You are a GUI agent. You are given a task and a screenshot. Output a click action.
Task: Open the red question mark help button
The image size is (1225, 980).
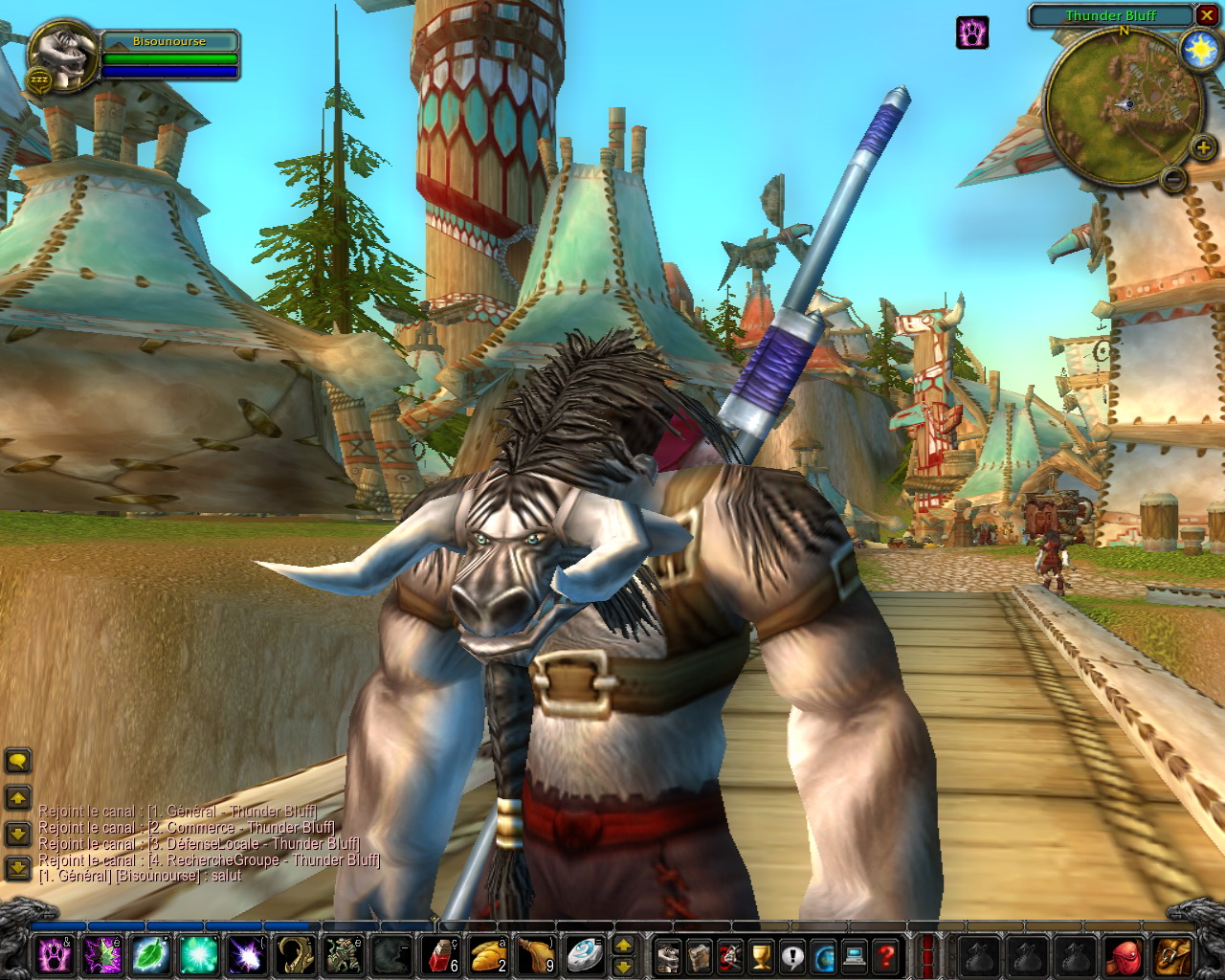click(886, 955)
